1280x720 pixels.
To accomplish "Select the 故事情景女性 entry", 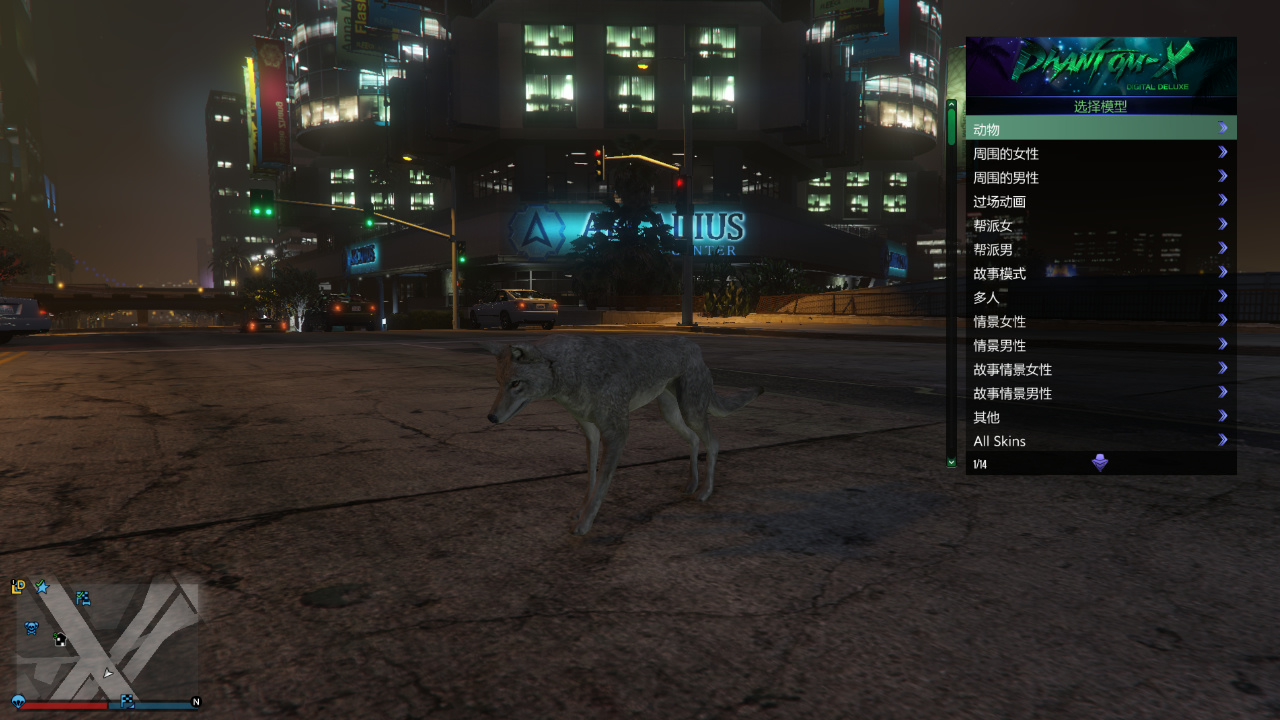I will 1100,369.
